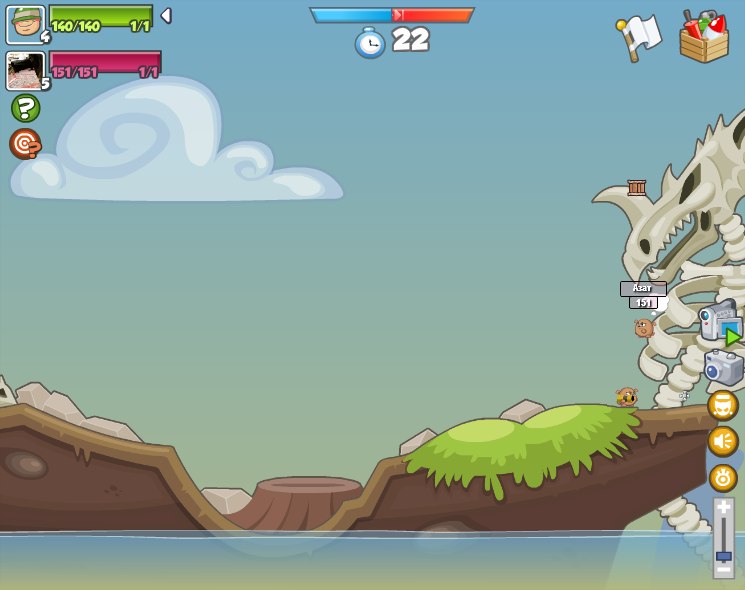This screenshot has width=745, height=590.
Task: Start video recording with the camcorder icon
Action: (719, 322)
